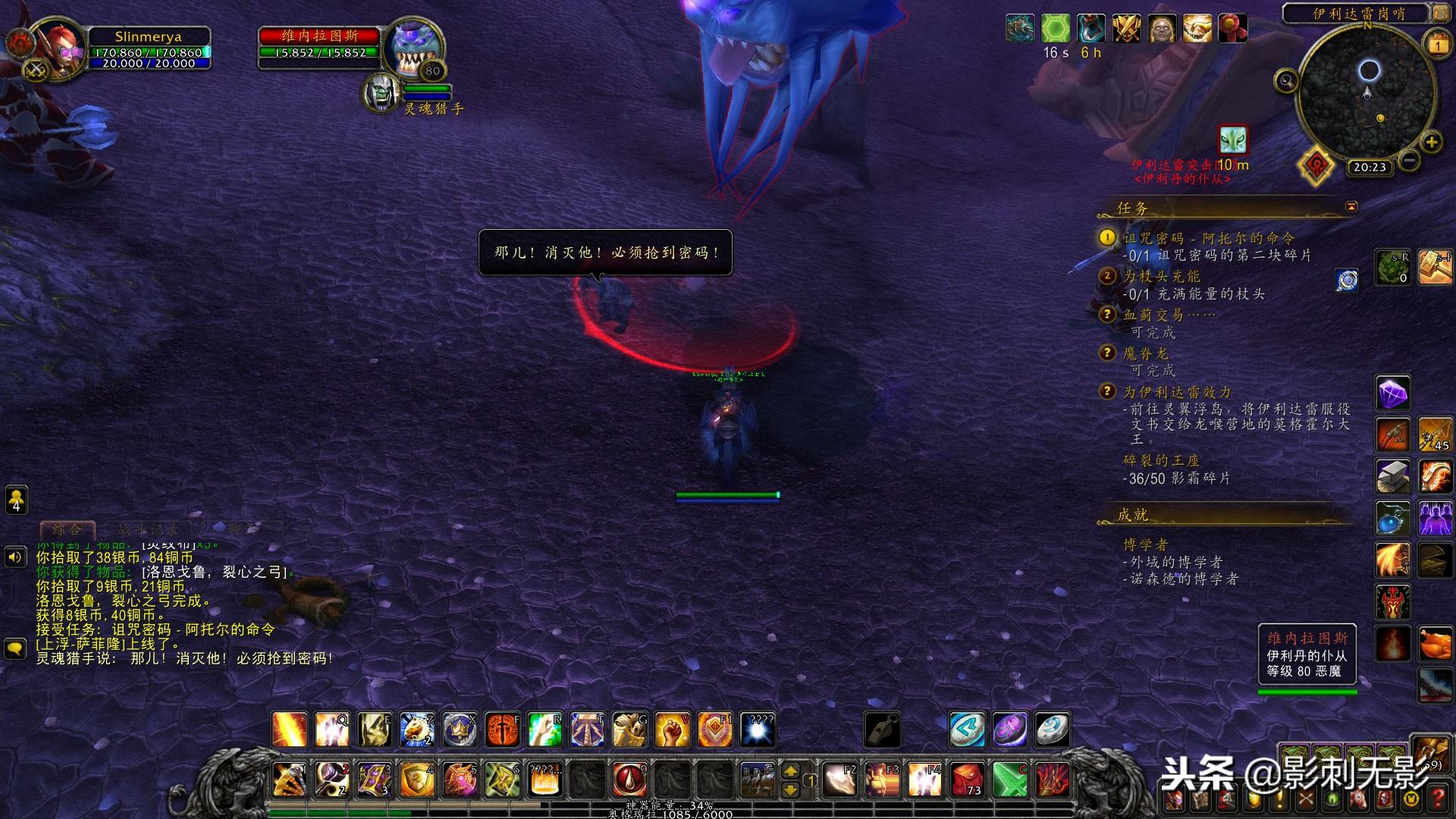Click the minimap tracking magnifier button

1286,80
